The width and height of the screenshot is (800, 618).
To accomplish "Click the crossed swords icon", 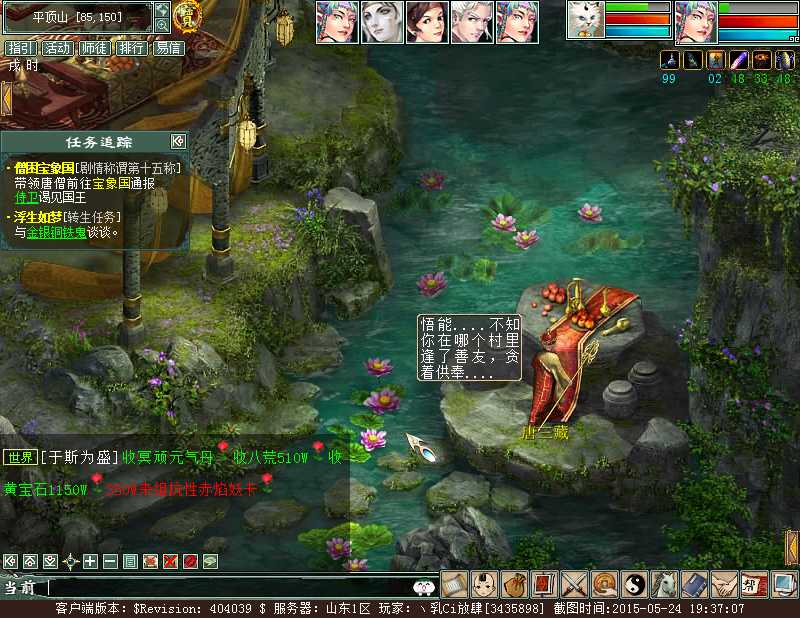I will (575, 583).
